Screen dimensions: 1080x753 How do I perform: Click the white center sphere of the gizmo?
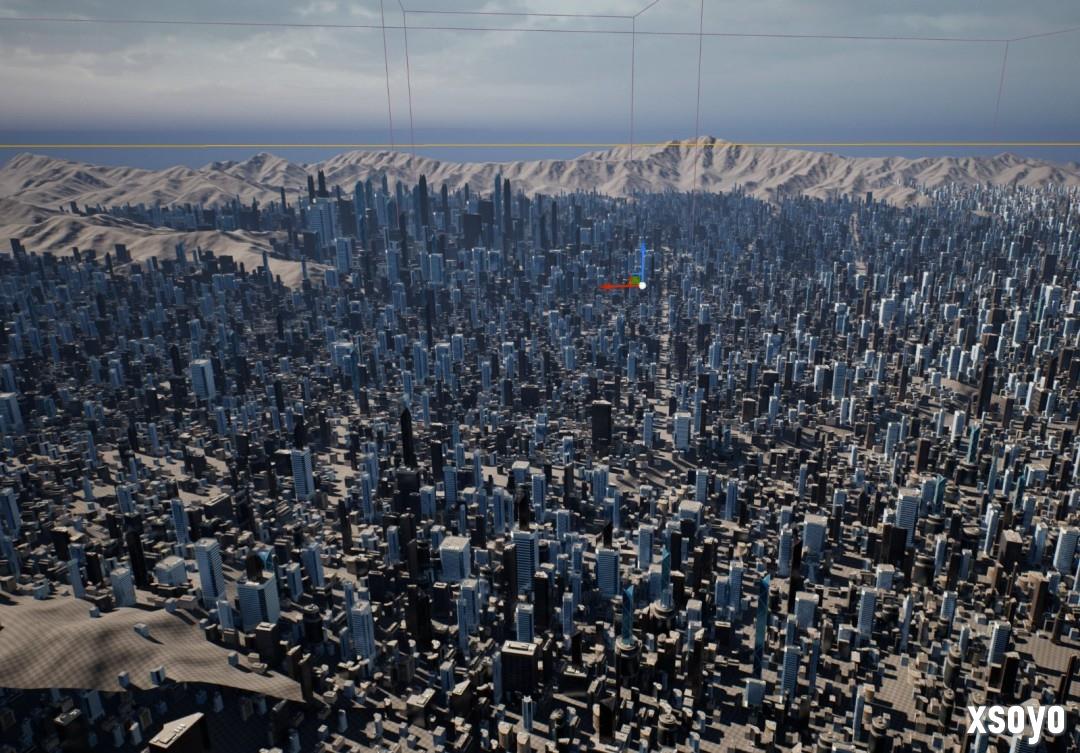click(x=642, y=285)
